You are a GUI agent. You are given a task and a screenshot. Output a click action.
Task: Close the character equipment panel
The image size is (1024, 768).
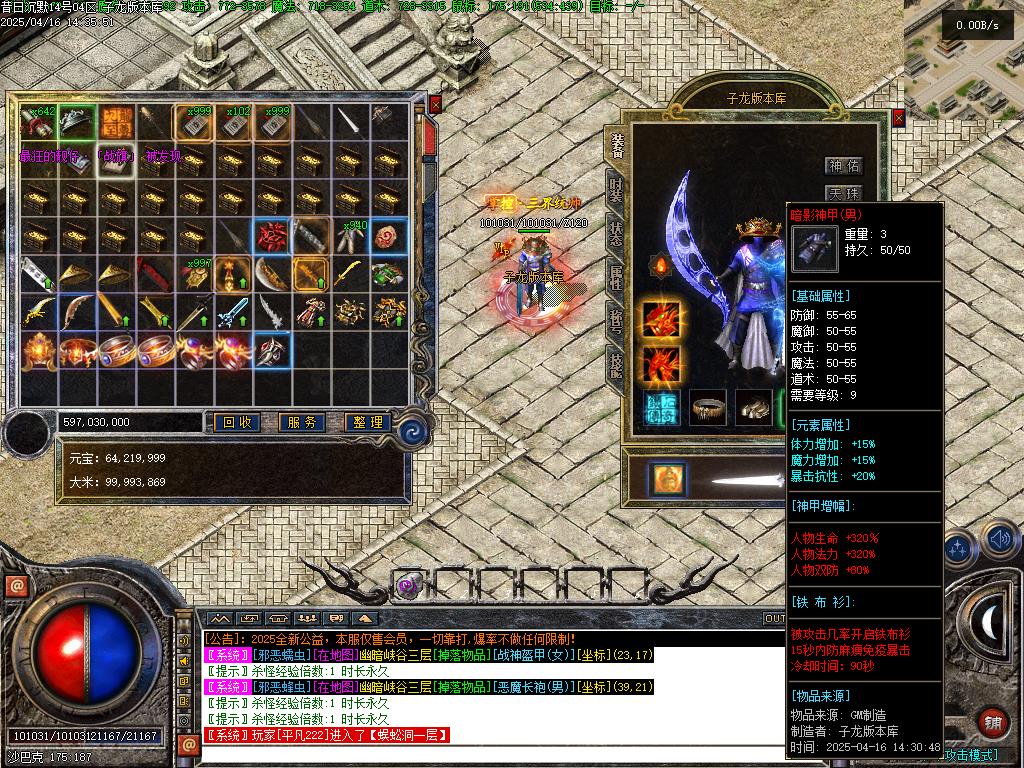[x=898, y=117]
